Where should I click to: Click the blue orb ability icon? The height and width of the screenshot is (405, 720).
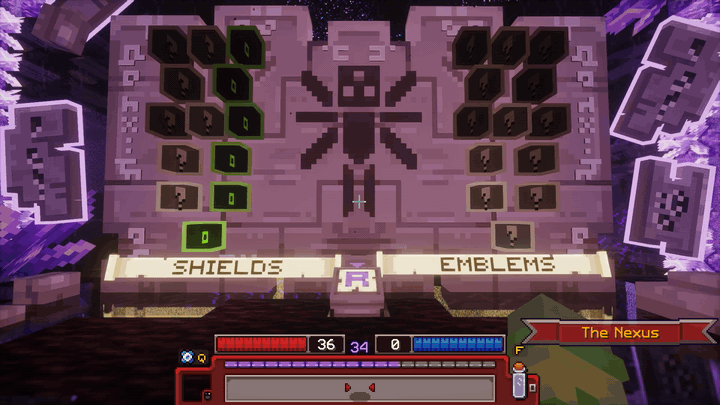click(186, 356)
